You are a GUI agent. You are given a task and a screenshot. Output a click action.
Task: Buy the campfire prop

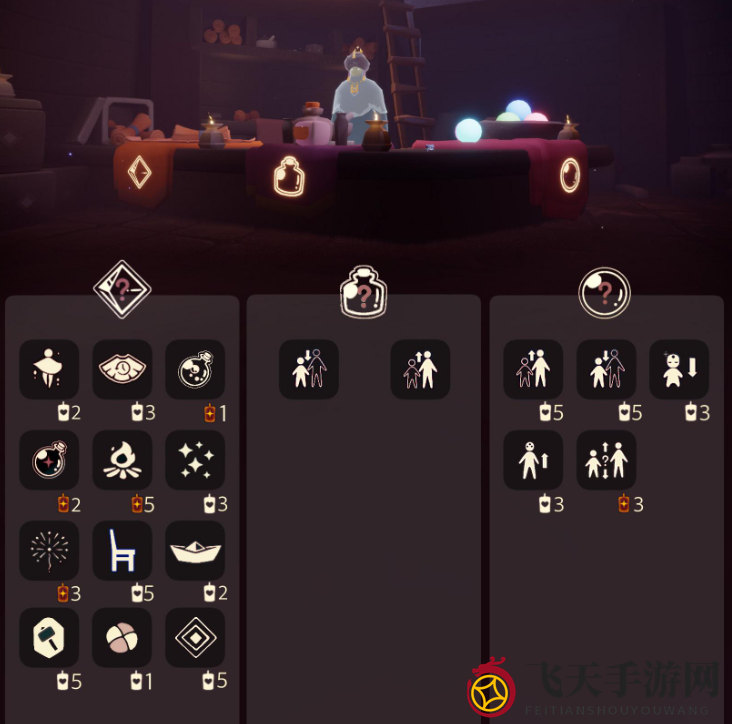coord(122,459)
